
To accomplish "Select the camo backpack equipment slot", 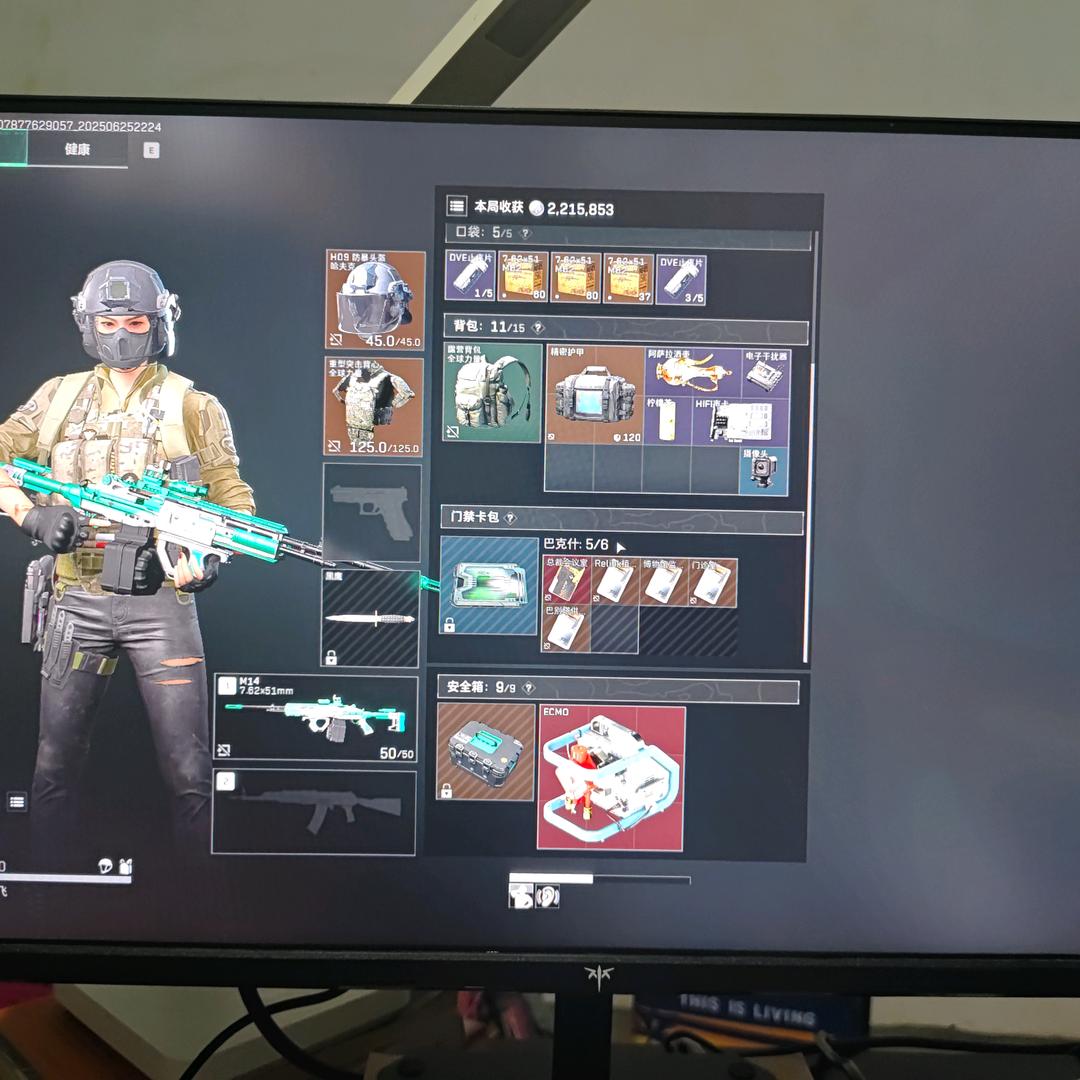I will pyautogui.click(x=492, y=392).
